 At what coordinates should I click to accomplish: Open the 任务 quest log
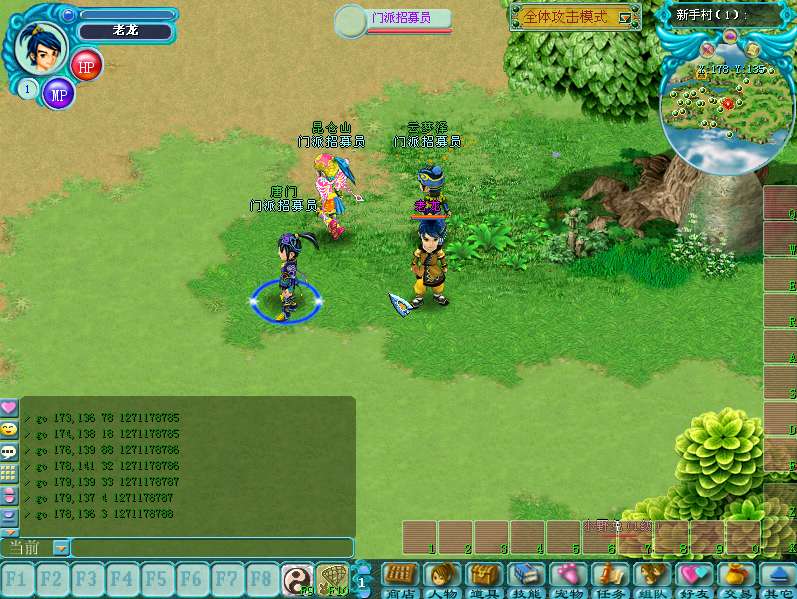[609, 578]
